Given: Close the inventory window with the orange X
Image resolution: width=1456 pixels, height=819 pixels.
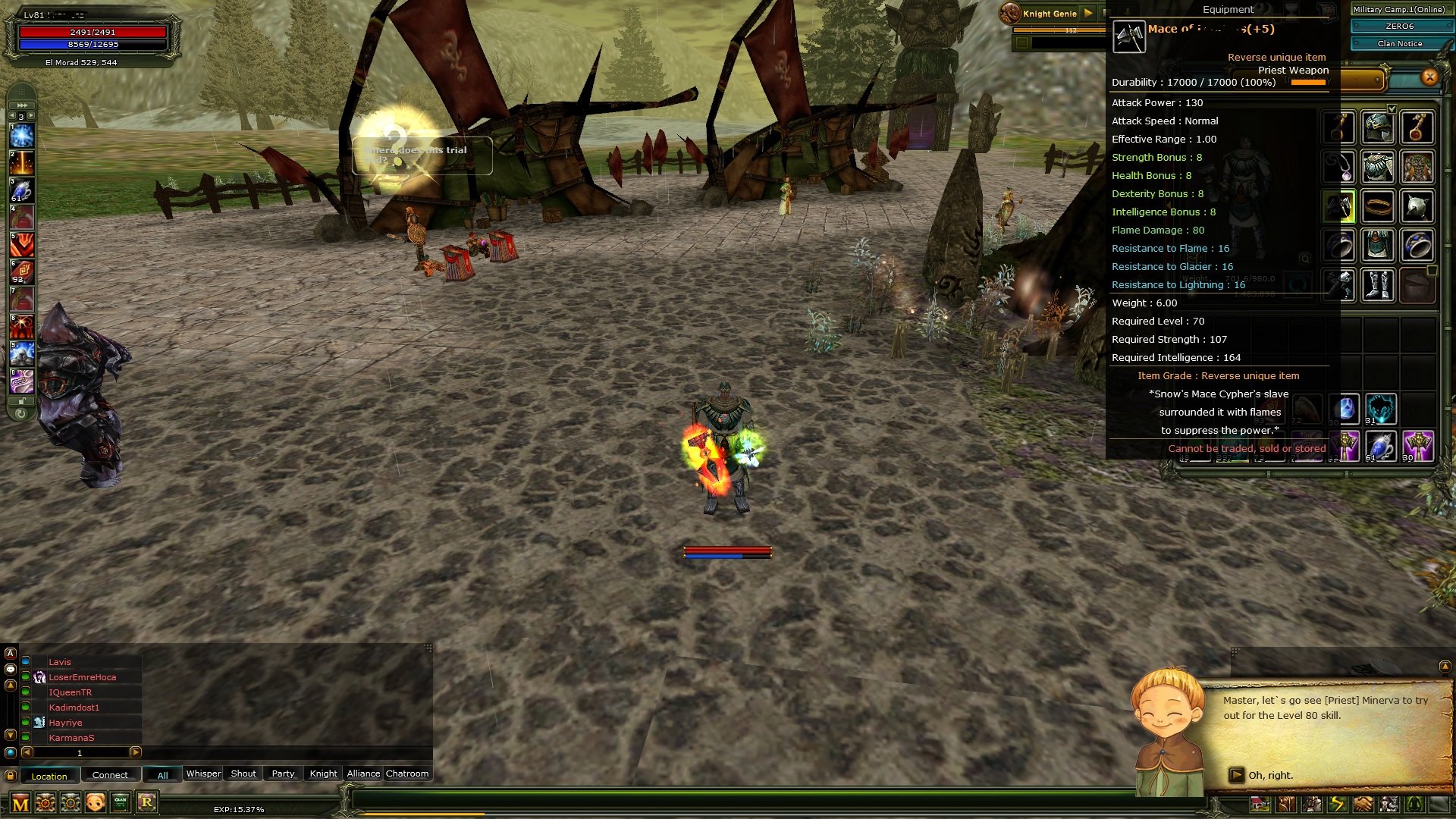Looking at the screenshot, I should 1429,77.
